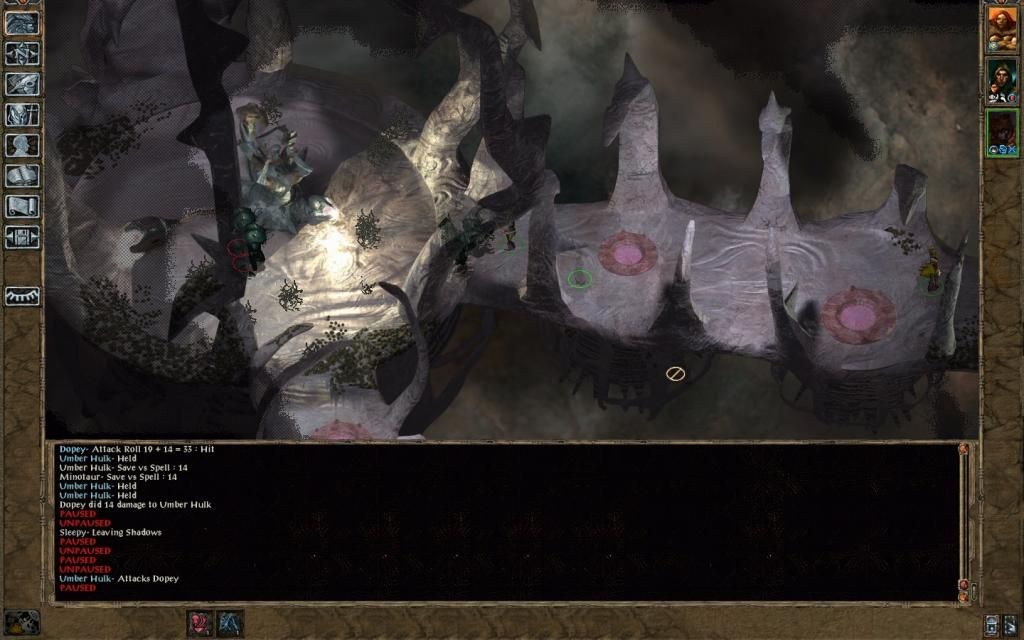Select the red-haired character portrait
1024x640 pixels.
1002,28
